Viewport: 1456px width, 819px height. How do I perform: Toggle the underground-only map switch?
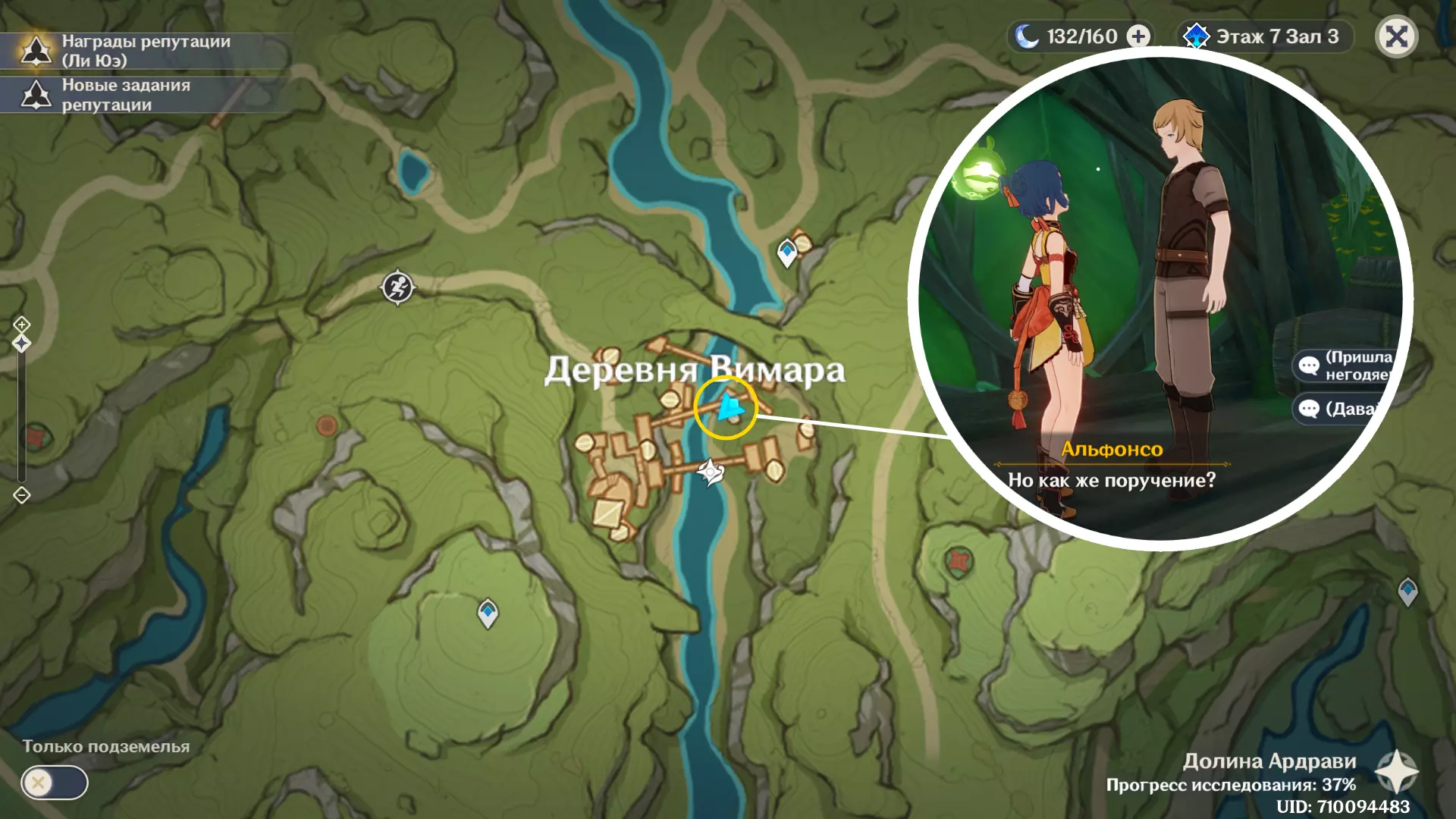(55, 783)
